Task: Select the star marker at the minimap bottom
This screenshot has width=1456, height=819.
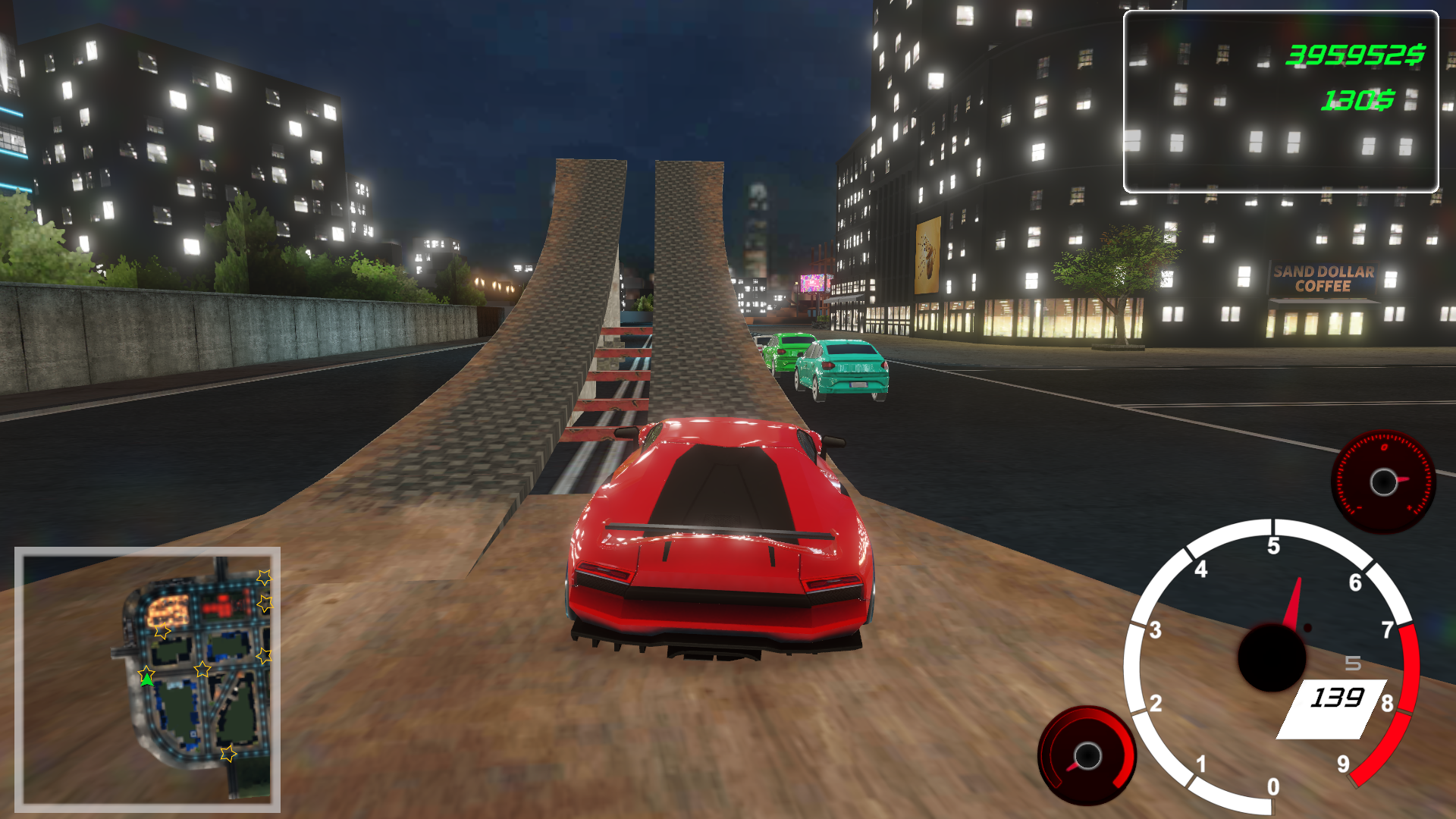Action: pos(228,755)
